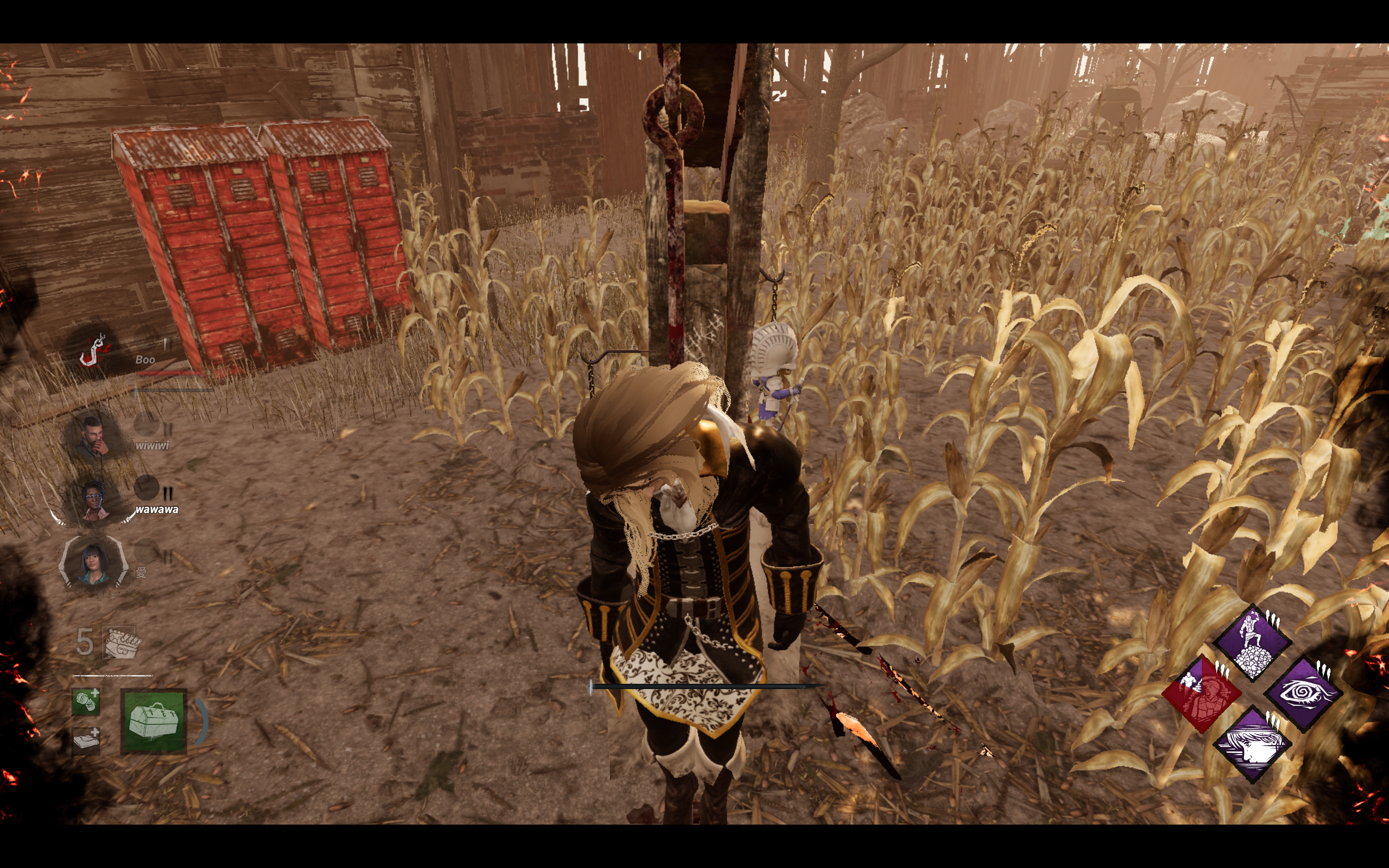This screenshot has height=868, width=1389.
Task: Select the green toolbox item slot
Action: pyautogui.click(x=153, y=720)
